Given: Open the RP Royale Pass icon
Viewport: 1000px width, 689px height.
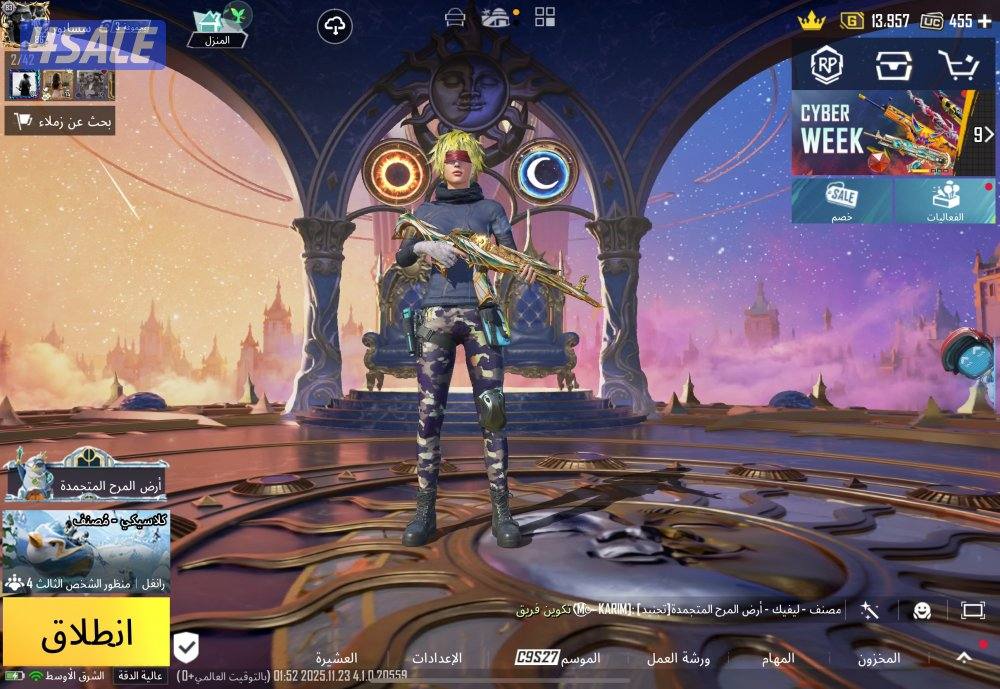Looking at the screenshot, I should 826,65.
